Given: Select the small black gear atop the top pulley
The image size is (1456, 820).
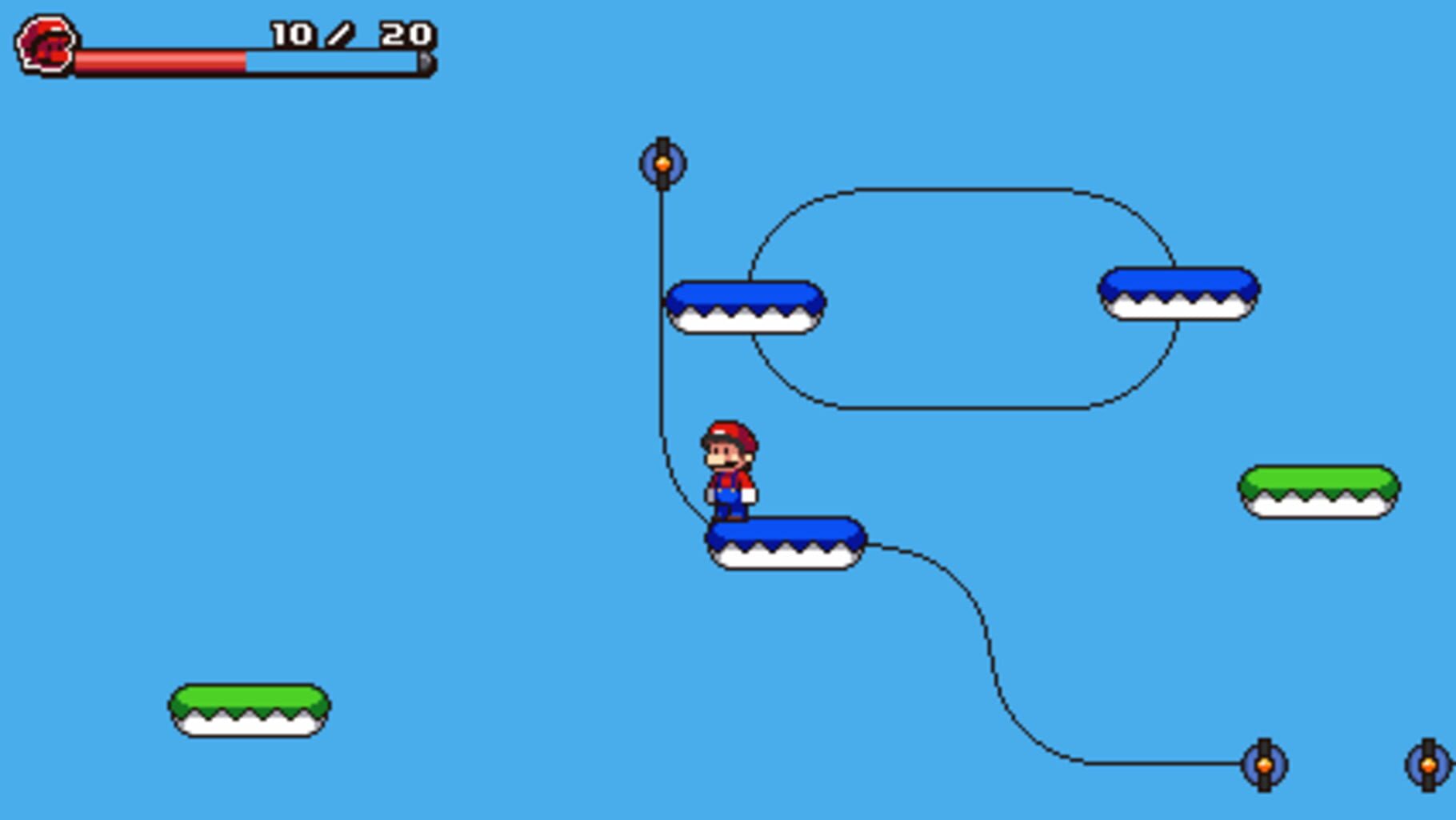Looking at the screenshot, I should [x=662, y=142].
